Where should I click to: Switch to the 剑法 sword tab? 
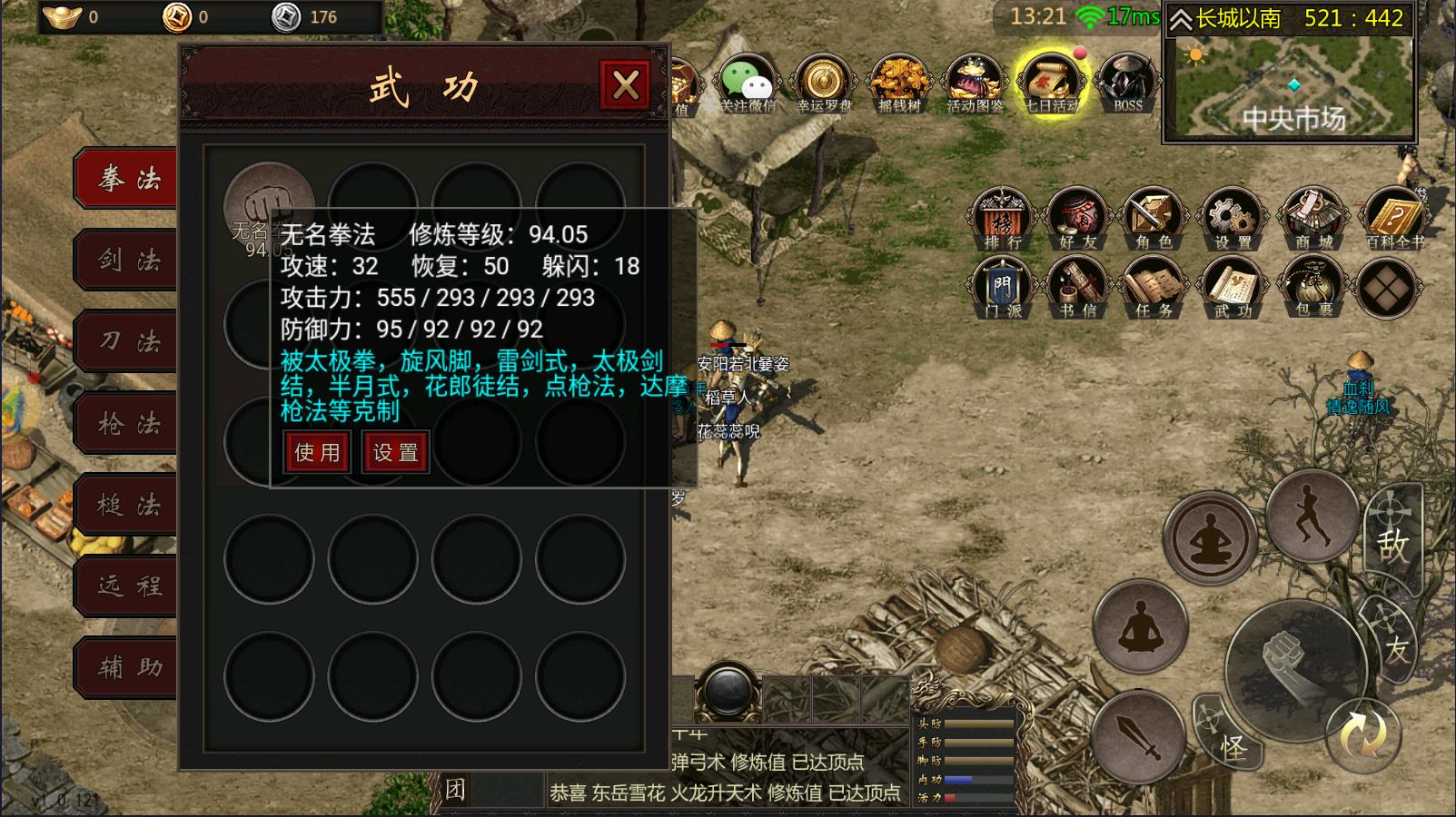point(129,261)
